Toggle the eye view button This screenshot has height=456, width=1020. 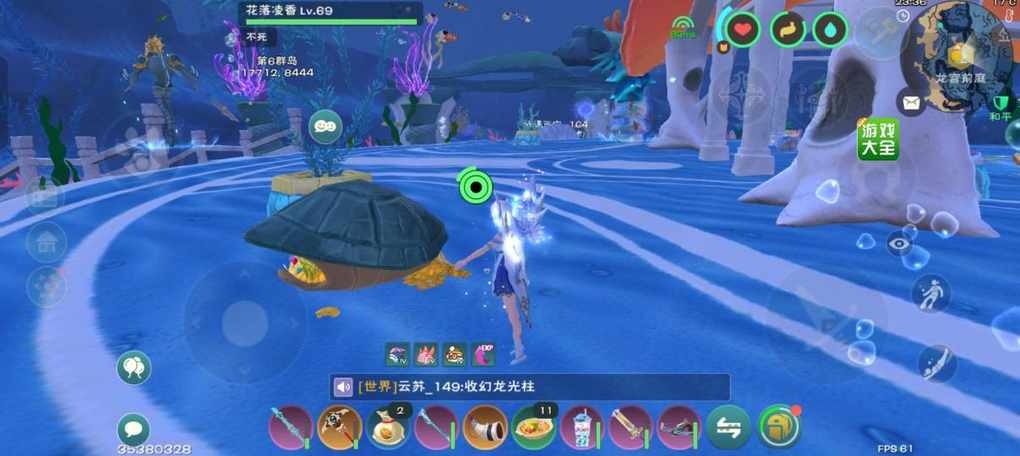pos(899,242)
